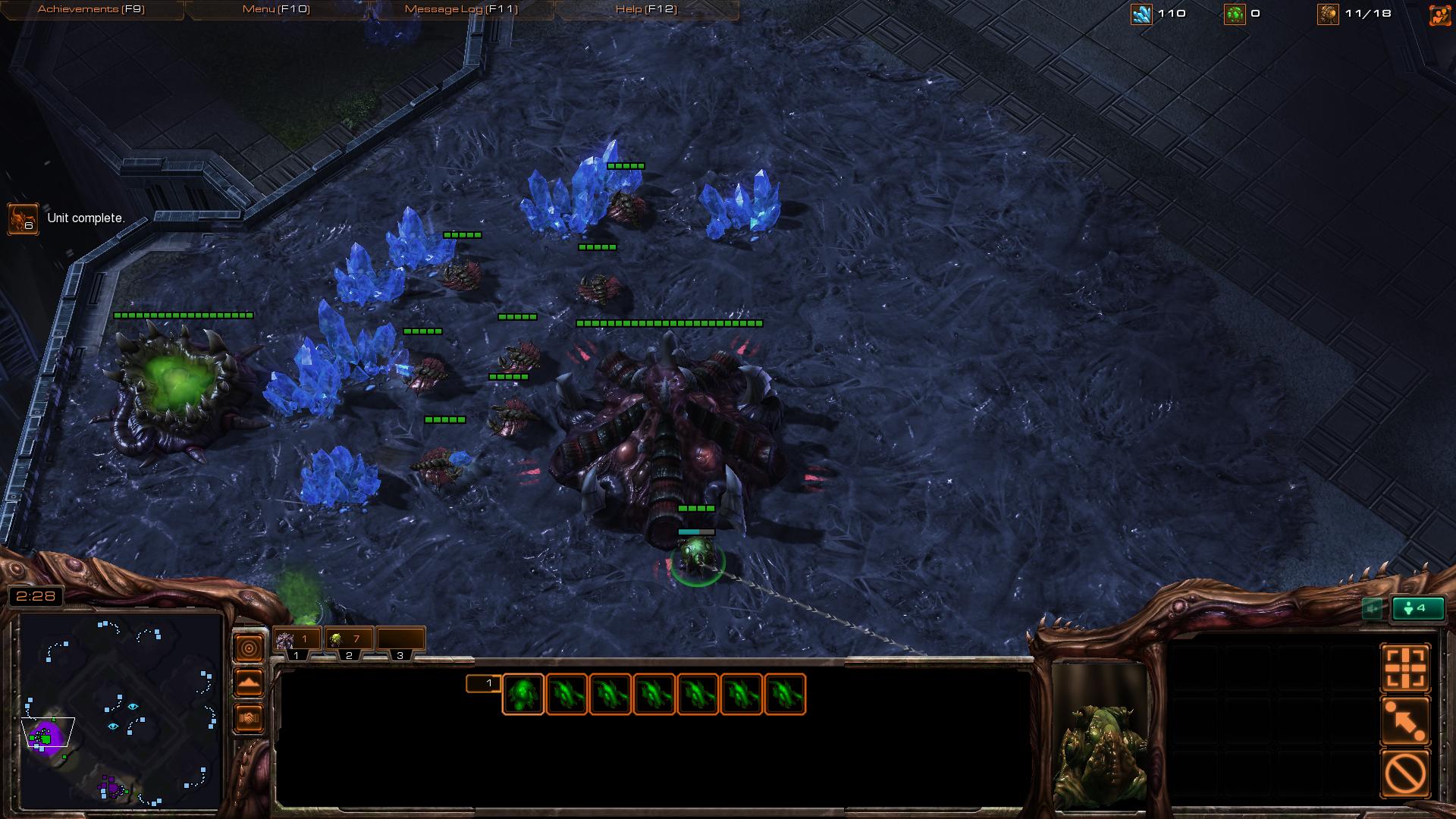Viewport: 1456px width, 819px height.
Task: Open the social friends panel icon
Action: pos(1439,15)
